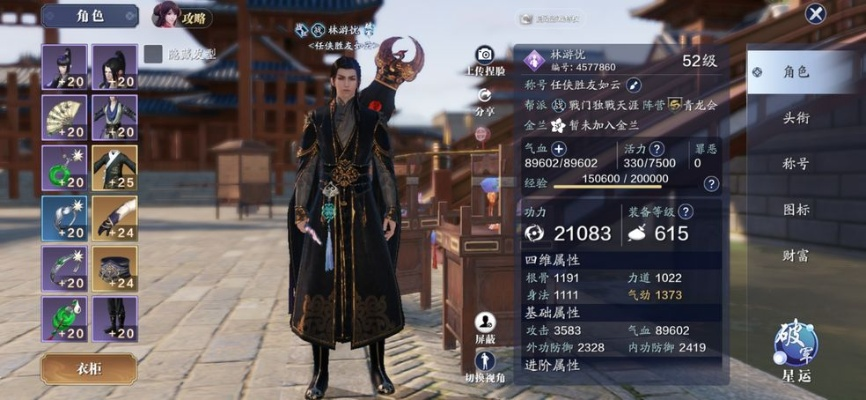Show the 装备等级 help tooltip
This screenshot has width=866, height=400.
click(x=682, y=211)
